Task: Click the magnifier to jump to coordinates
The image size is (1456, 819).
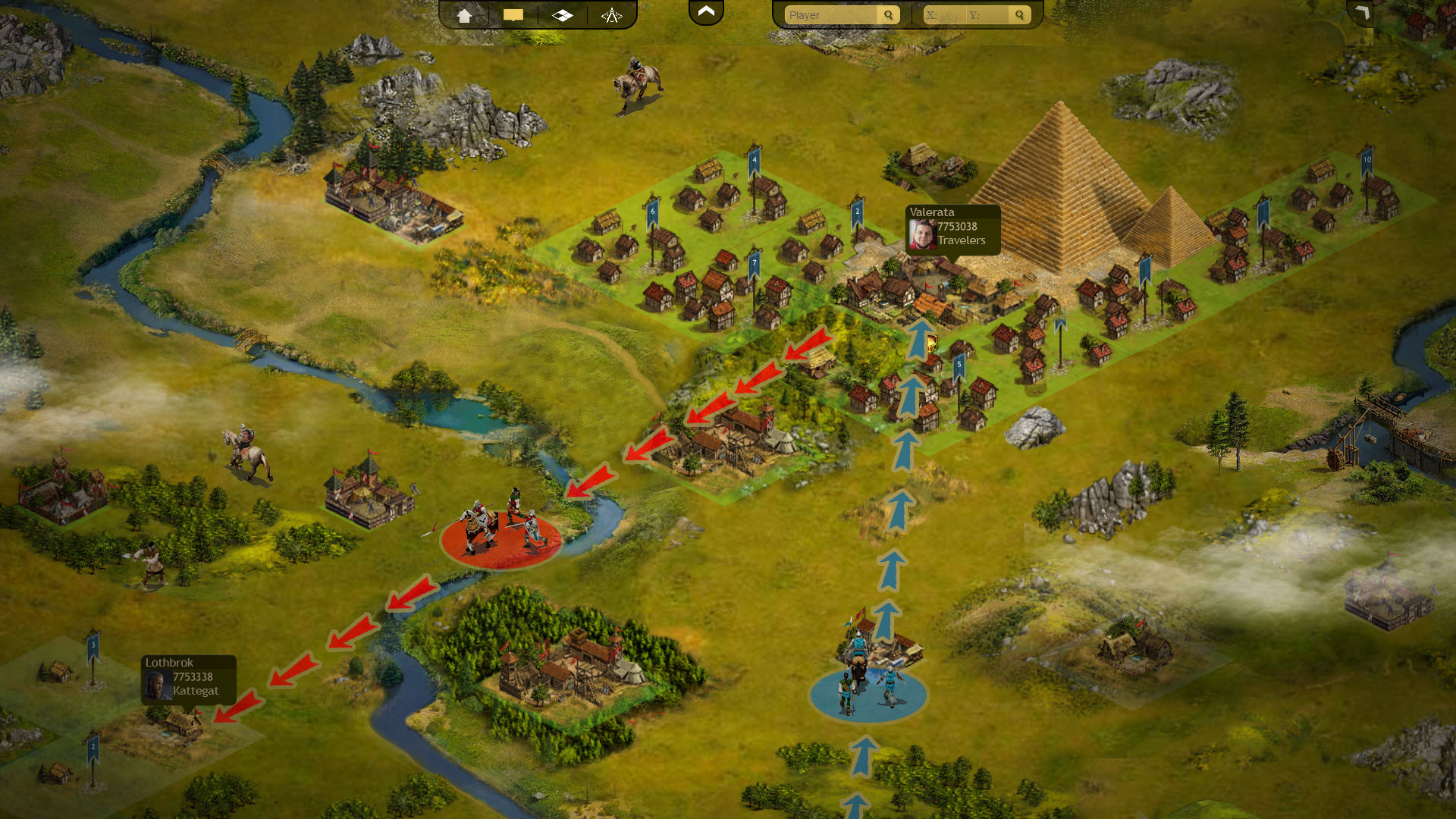Action: [x=1019, y=14]
